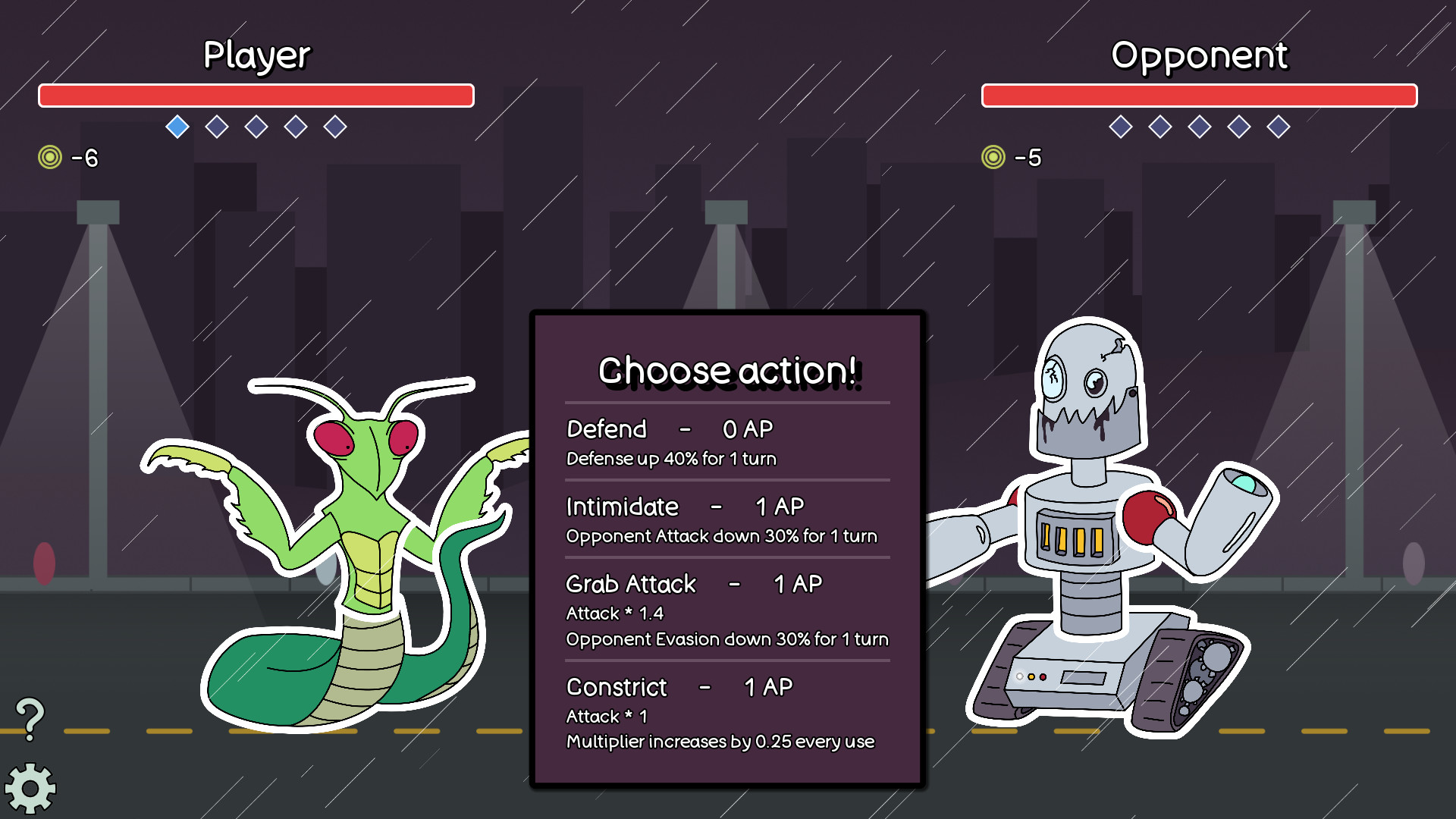Toggle selection of the second Player AP diamond
The image size is (1456, 819).
215,127
